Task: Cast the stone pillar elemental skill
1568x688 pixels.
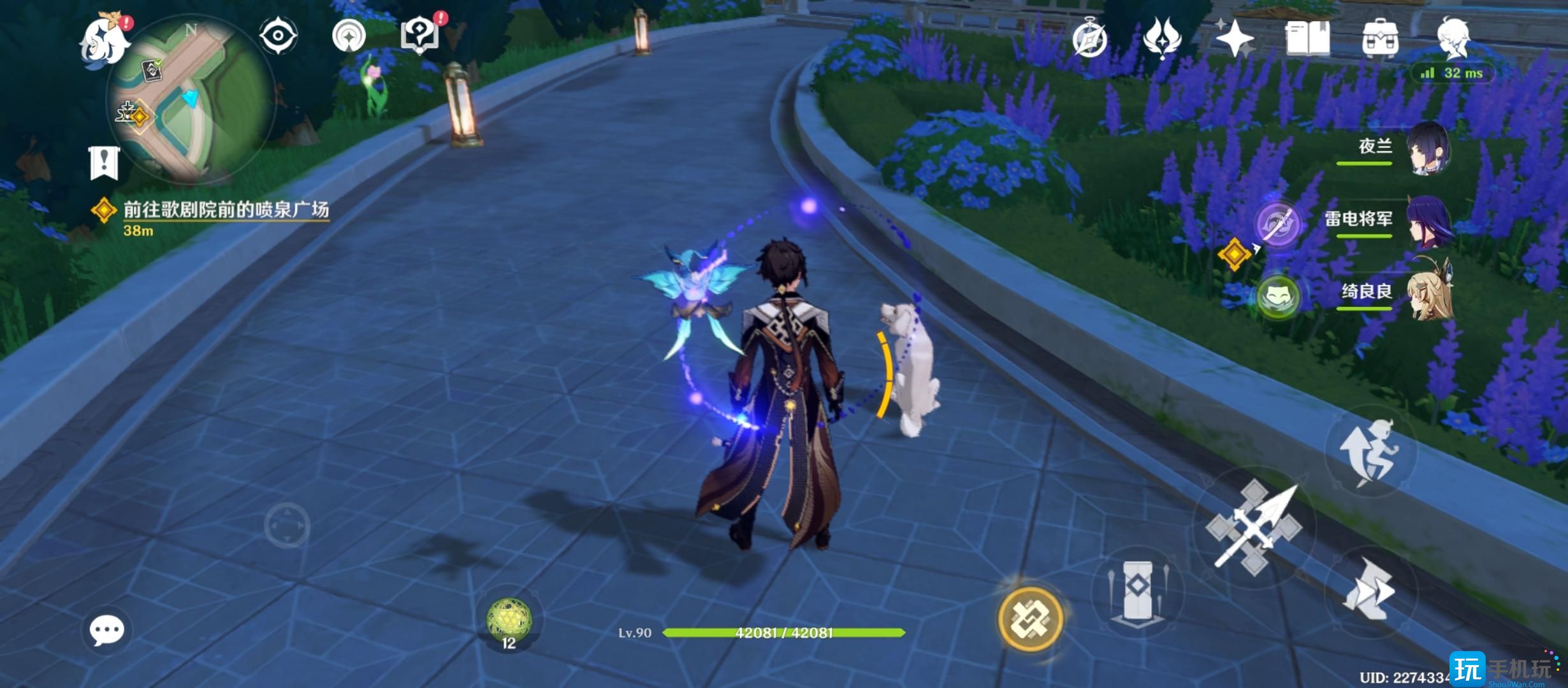Action: click(x=1138, y=591)
